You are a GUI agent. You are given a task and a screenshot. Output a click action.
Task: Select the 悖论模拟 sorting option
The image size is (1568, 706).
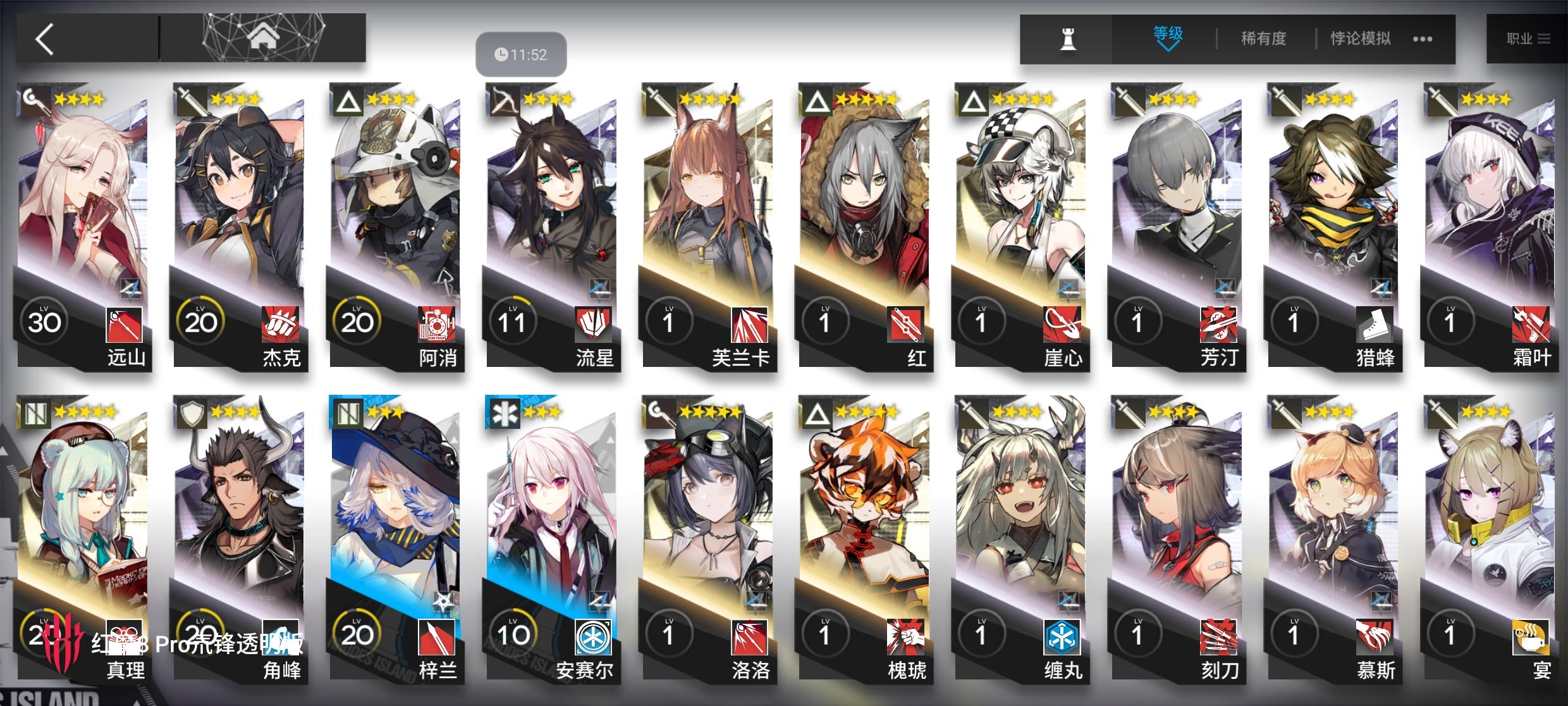pyautogui.click(x=1359, y=38)
